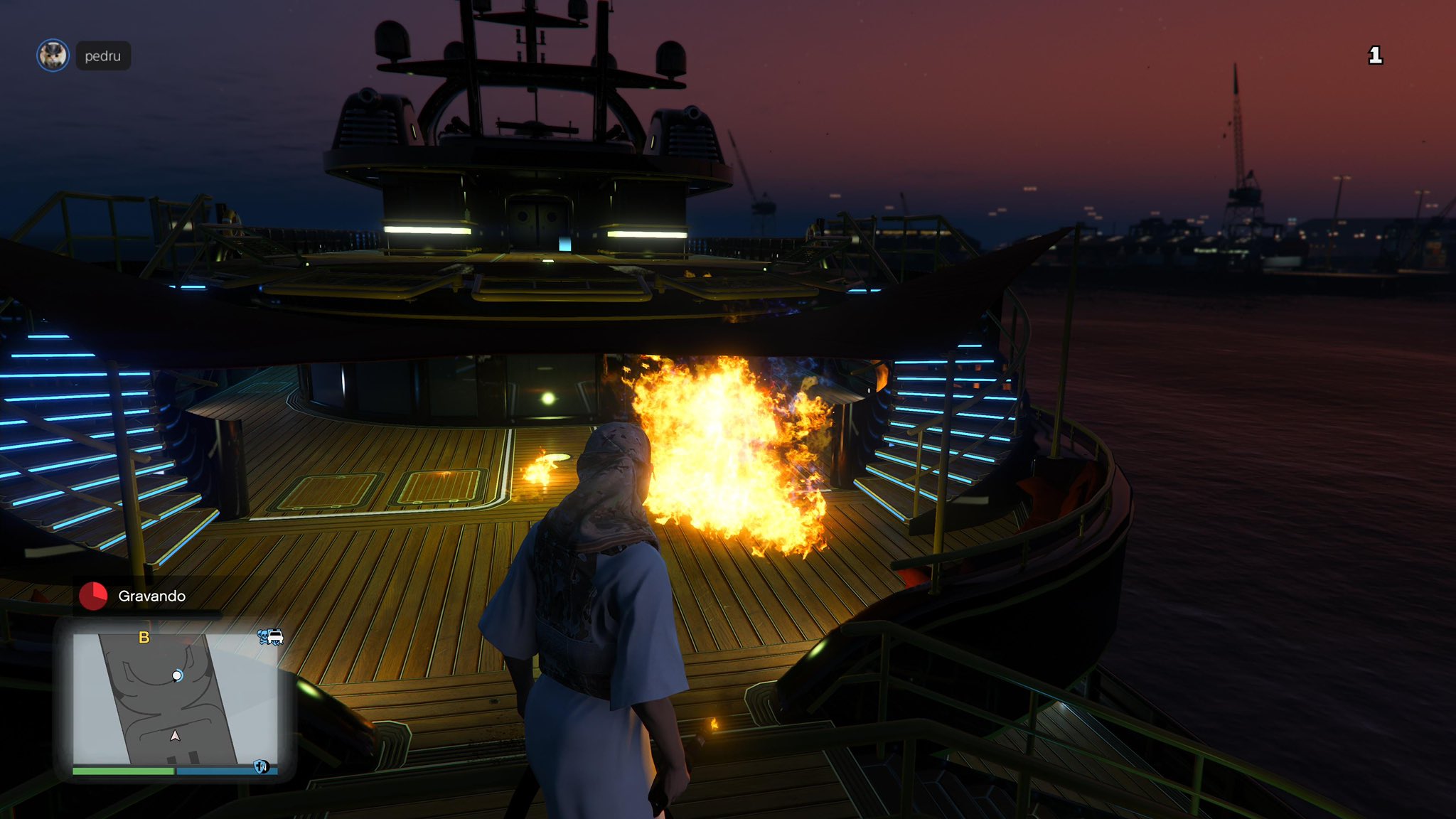Click the shield icon on the armor bar
The width and height of the screenshot is (1456, 819).
pyautogui.click(x=261, y=766)
